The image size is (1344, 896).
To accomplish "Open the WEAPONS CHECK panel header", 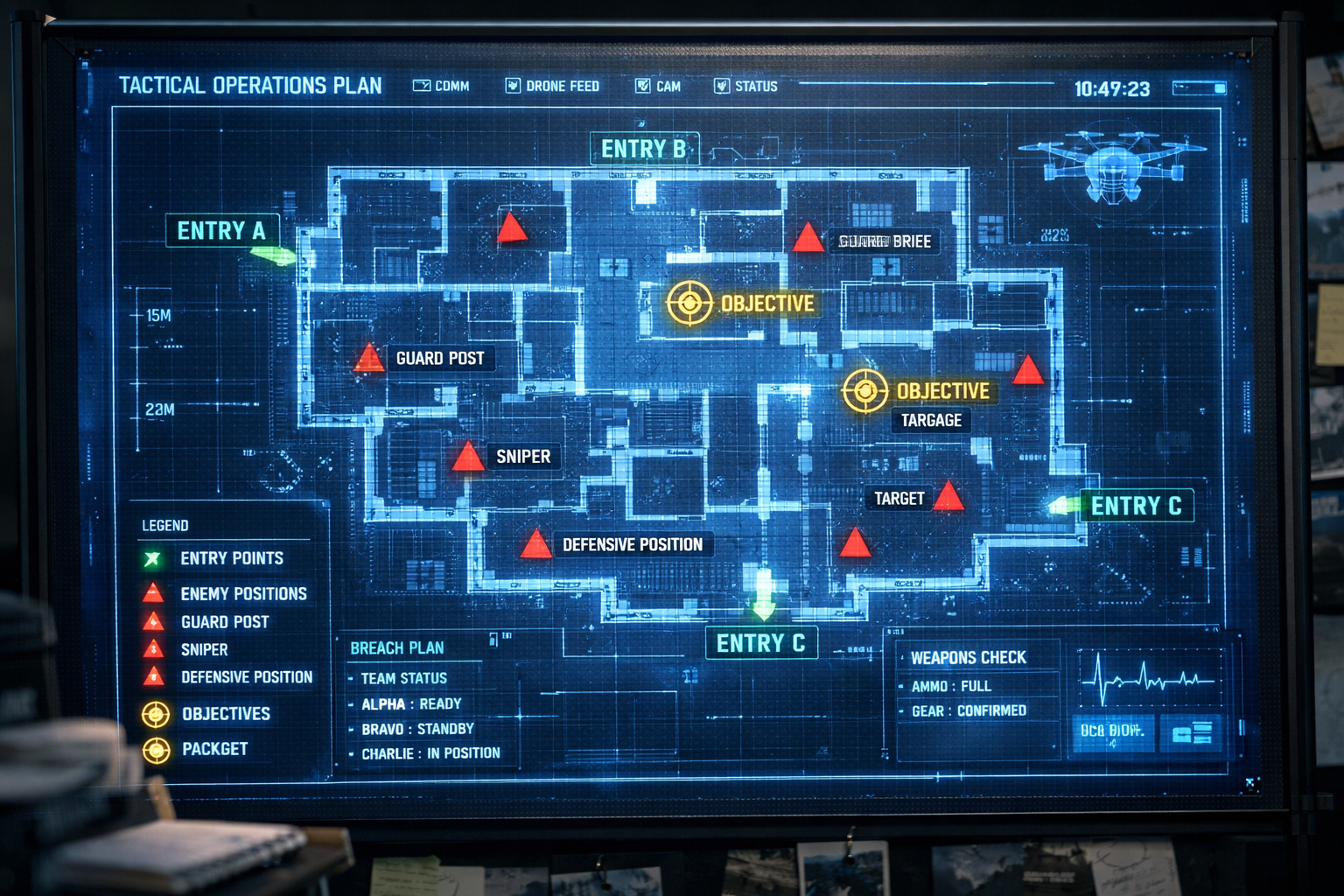I will pos(968,657).
